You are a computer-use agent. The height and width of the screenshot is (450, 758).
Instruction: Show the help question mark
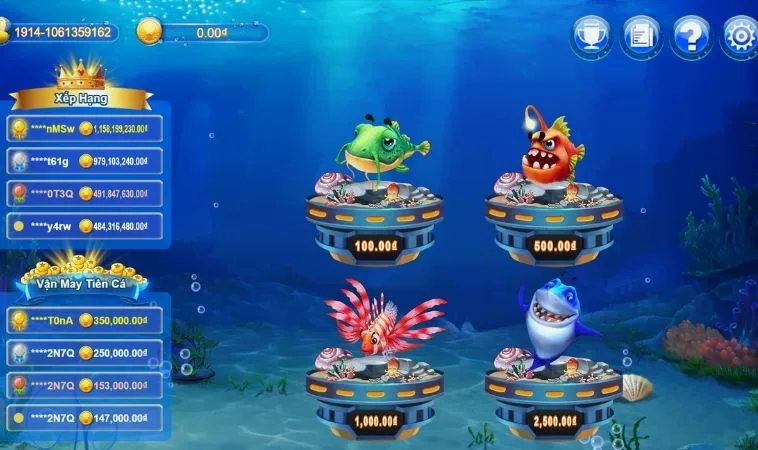point(691,37)
